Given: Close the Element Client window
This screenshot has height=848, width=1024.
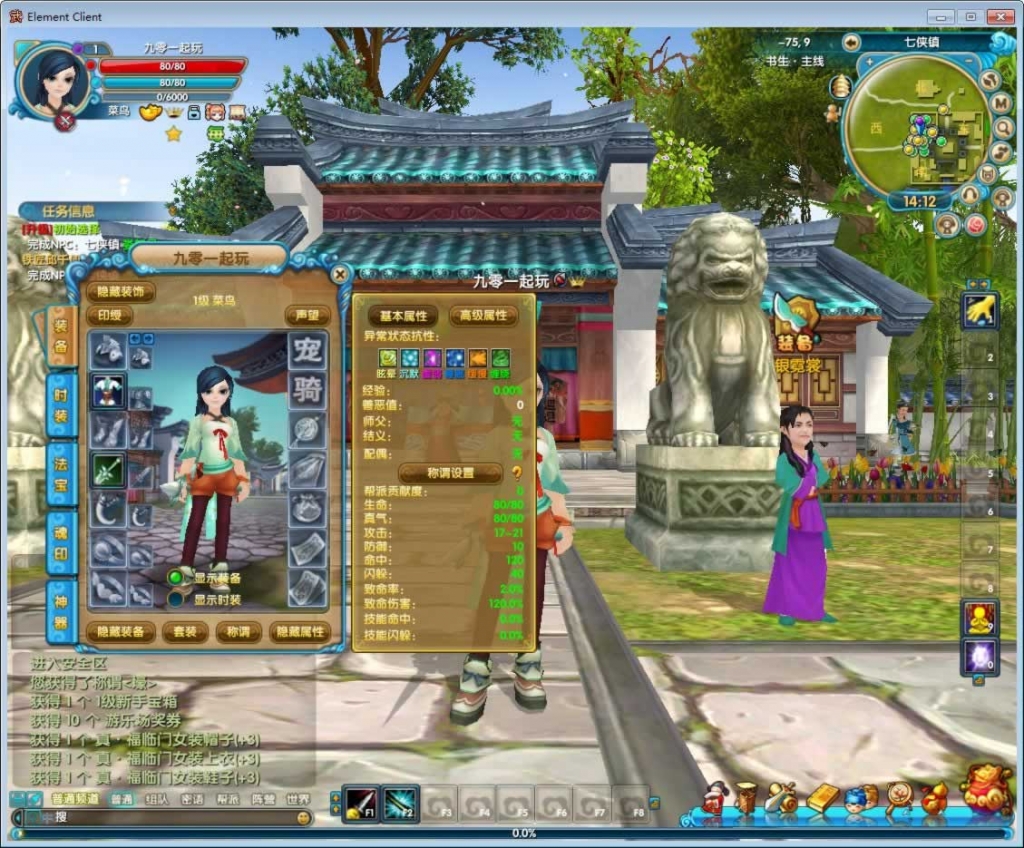Looking at the screenshot, I should click(1000, 16).
